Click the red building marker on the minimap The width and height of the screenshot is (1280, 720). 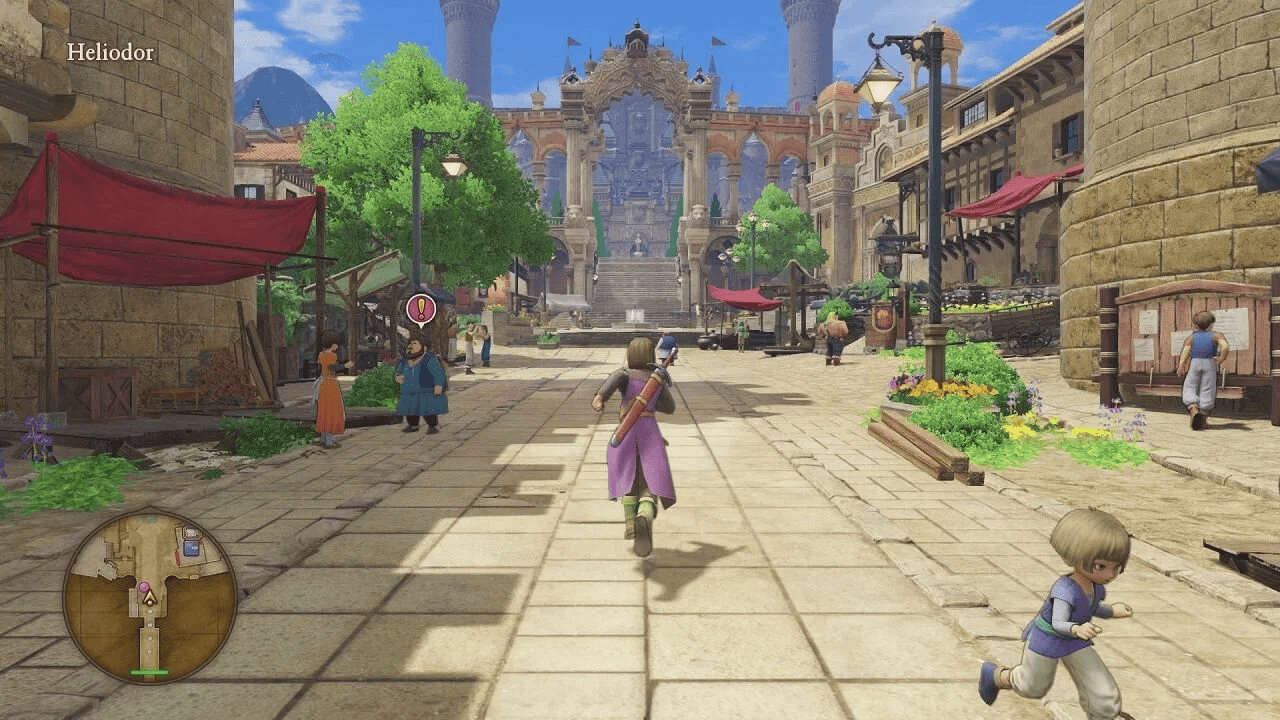(177, 557)
